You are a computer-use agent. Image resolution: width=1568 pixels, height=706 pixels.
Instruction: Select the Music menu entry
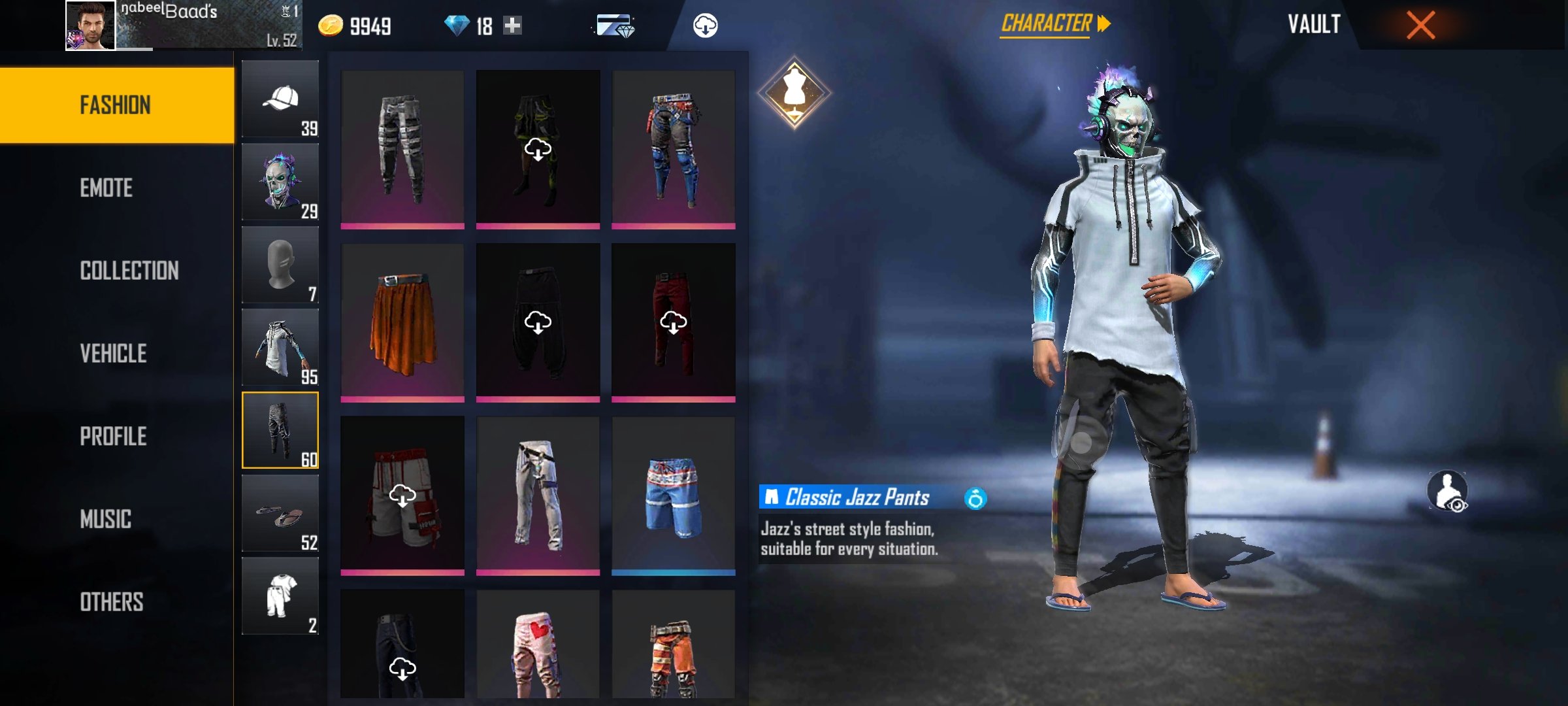click(x=106, y=520)
